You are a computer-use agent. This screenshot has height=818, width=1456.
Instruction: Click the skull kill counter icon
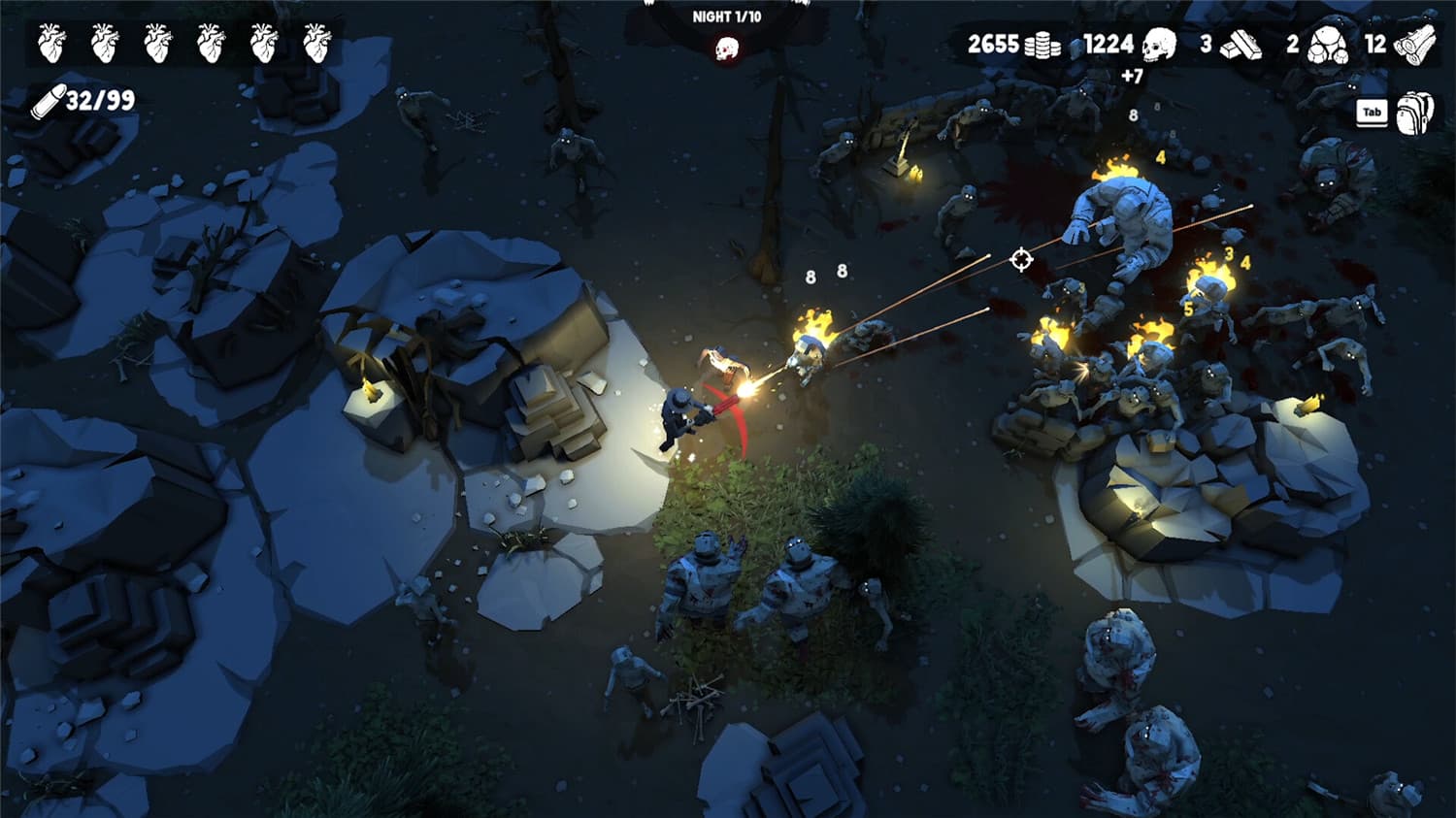[x=1158, y=46]
